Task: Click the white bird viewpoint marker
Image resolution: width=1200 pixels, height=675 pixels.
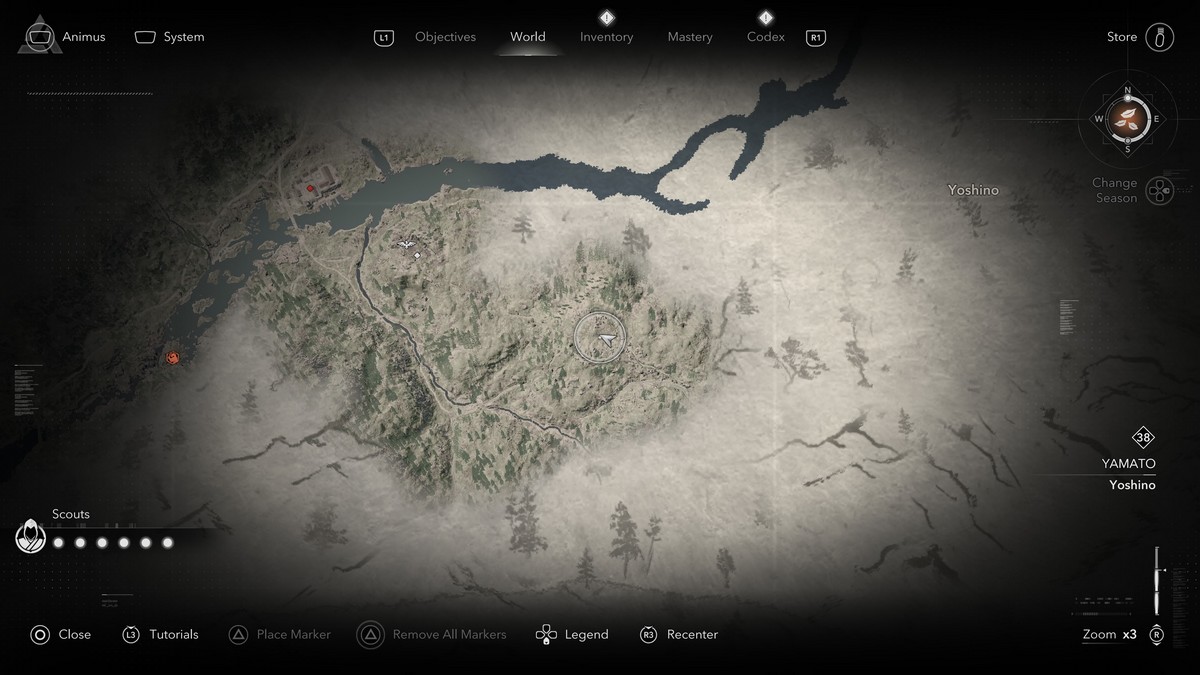Action: [x=406, y=244]
